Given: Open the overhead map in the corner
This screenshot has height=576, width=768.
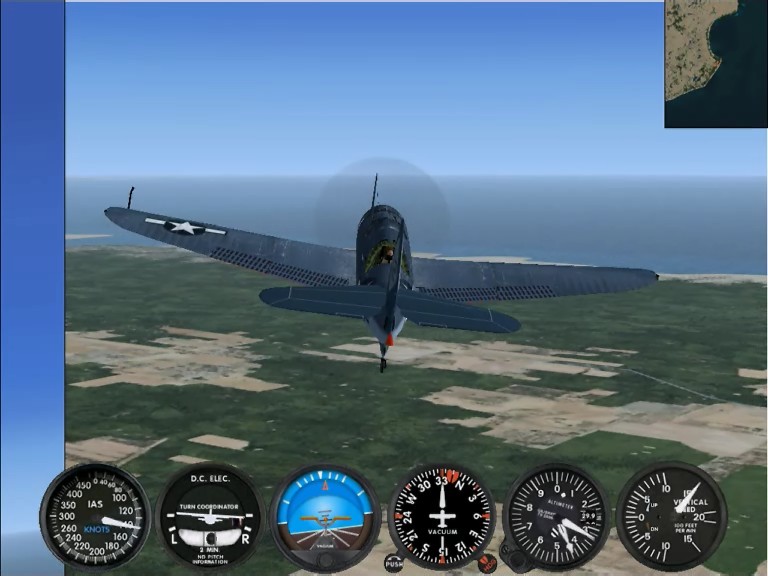Looking at the screenshot, I should [x=716, y=64].
